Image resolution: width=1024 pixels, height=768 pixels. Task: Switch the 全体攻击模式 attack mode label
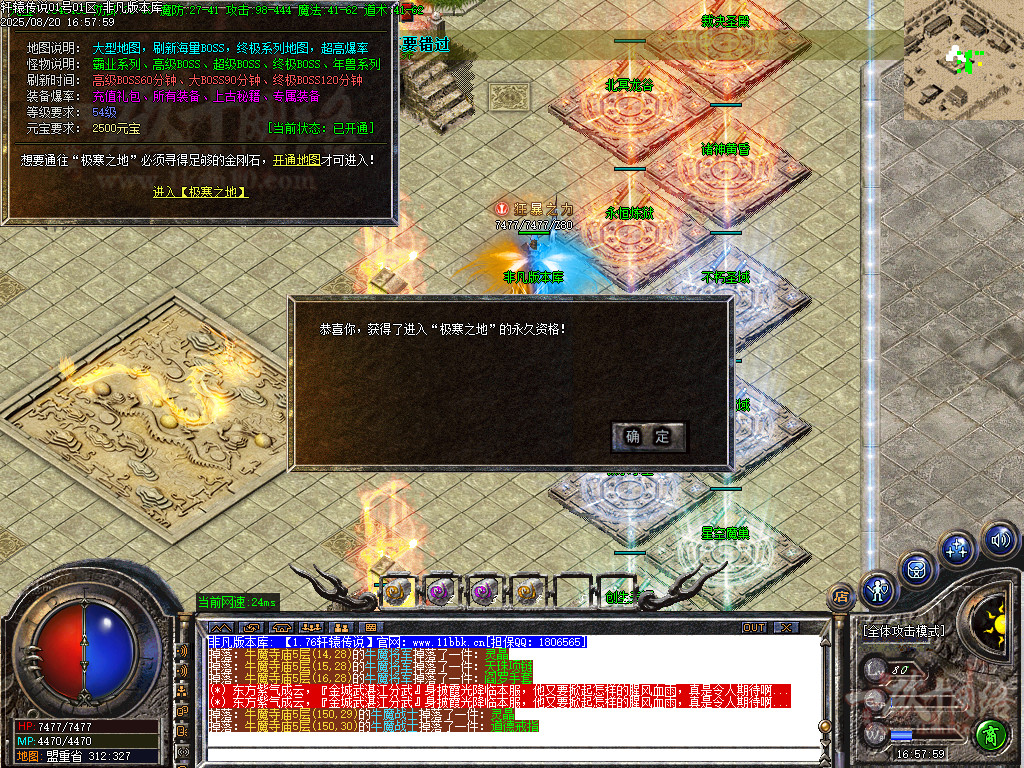[x=903, y=631]
